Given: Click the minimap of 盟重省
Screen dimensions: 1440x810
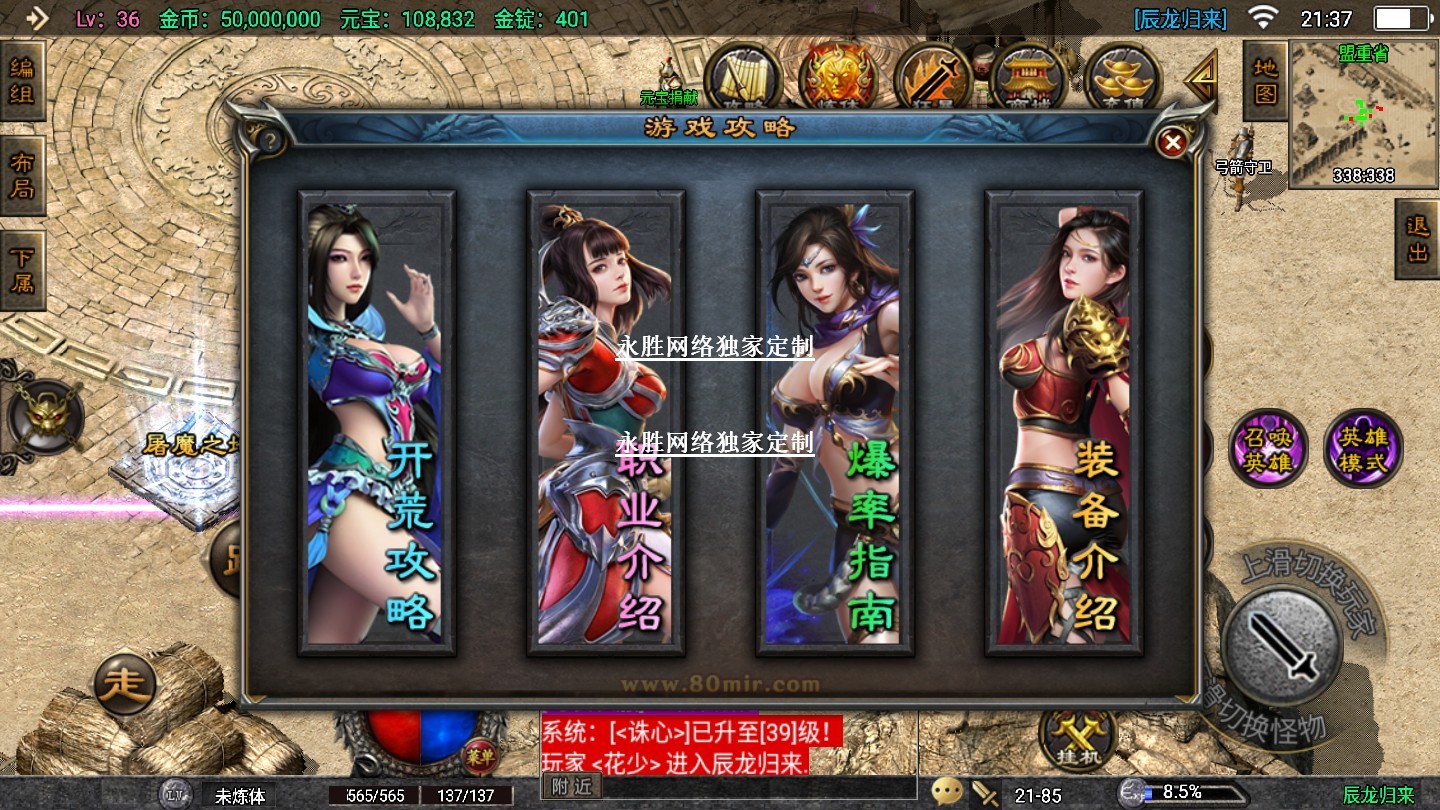Looking at the screenshot, I should [x=1364, y=115].
